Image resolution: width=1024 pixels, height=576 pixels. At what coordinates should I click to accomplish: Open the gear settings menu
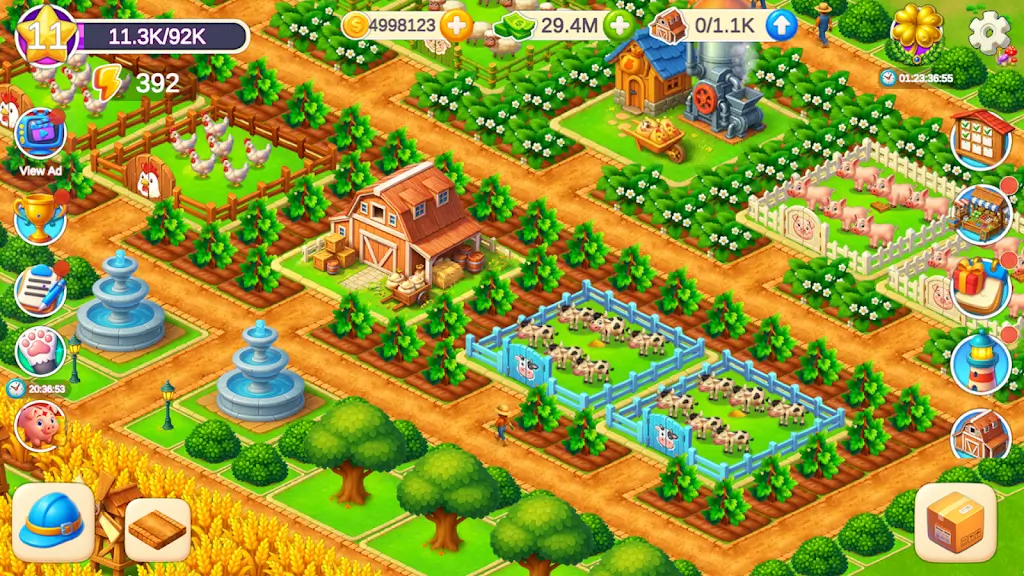(x=989, y=33)
